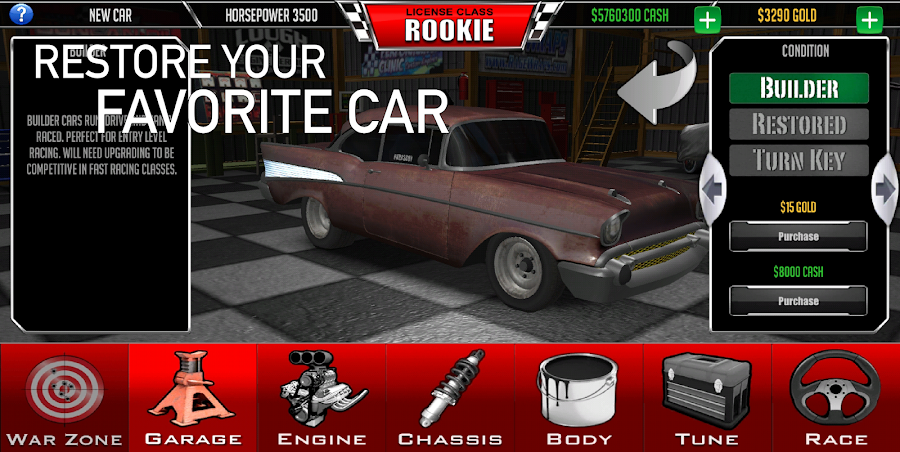Open the Engine upgrades
The height and width of the screenshot is (452, 900).
click(322, 397)
